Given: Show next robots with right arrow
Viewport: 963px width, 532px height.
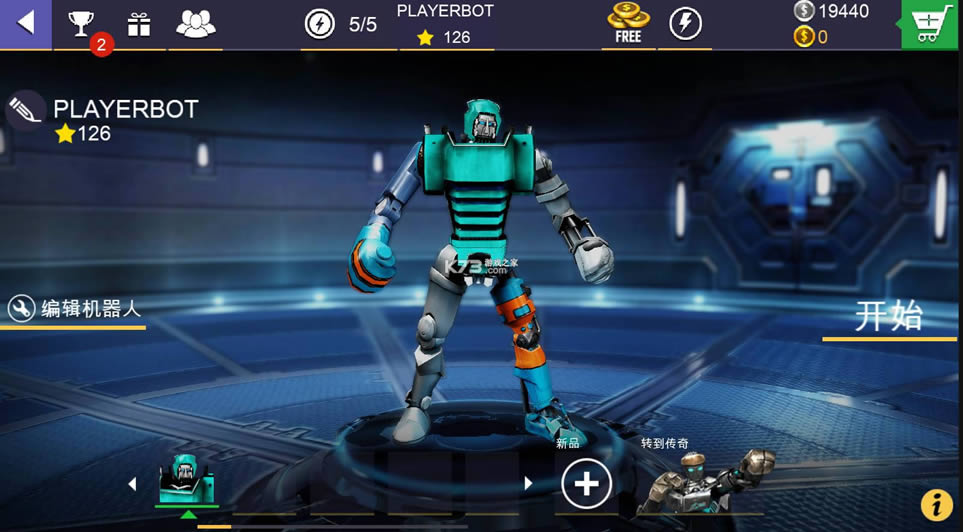Looking at the screenshot, I should pyautogui.click(x=529, y=484).
